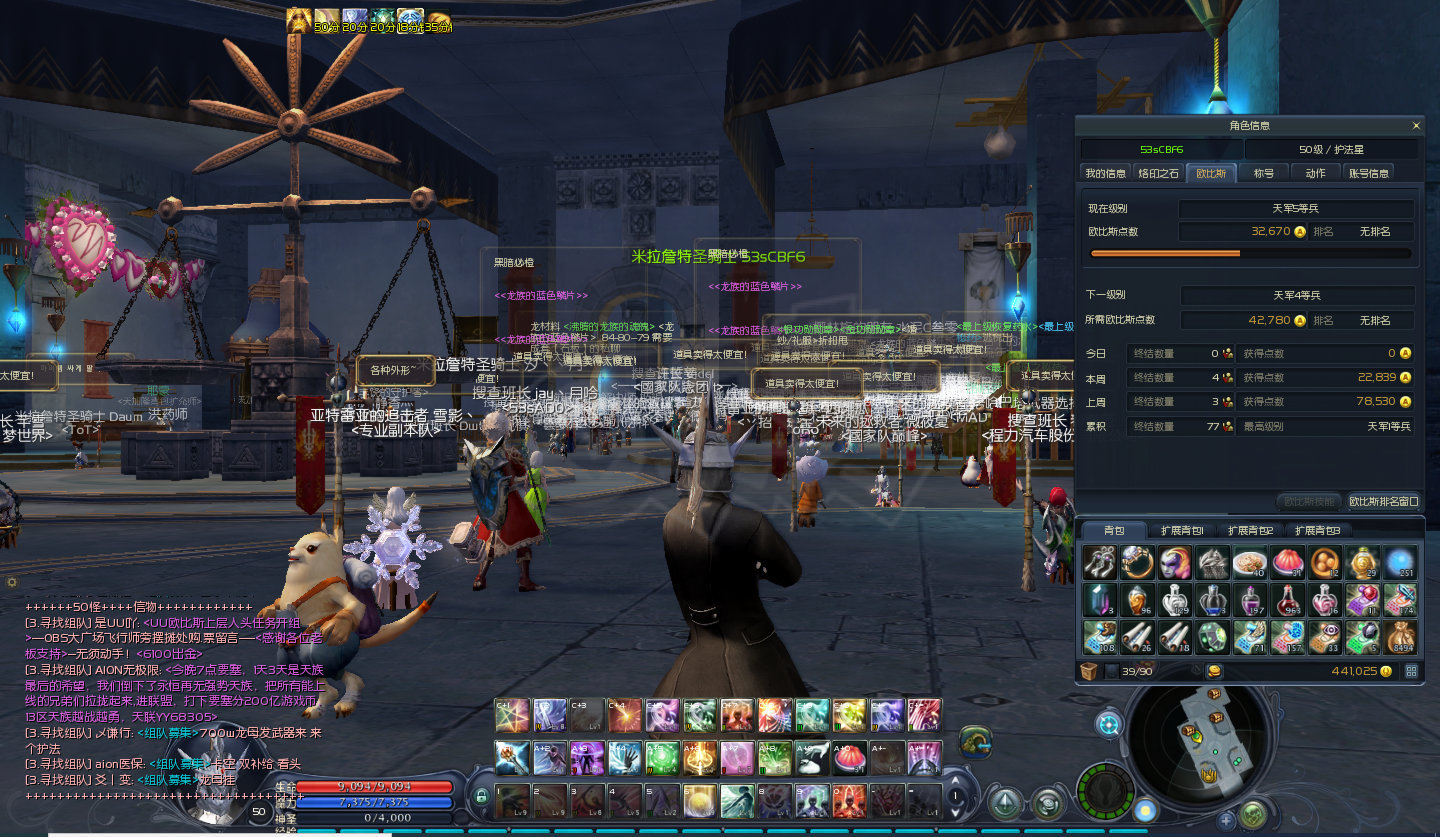This screenshot has width=1440, height=837.
Task: Click the crosshair target button beside the minimap
Action: [1109, 724]
